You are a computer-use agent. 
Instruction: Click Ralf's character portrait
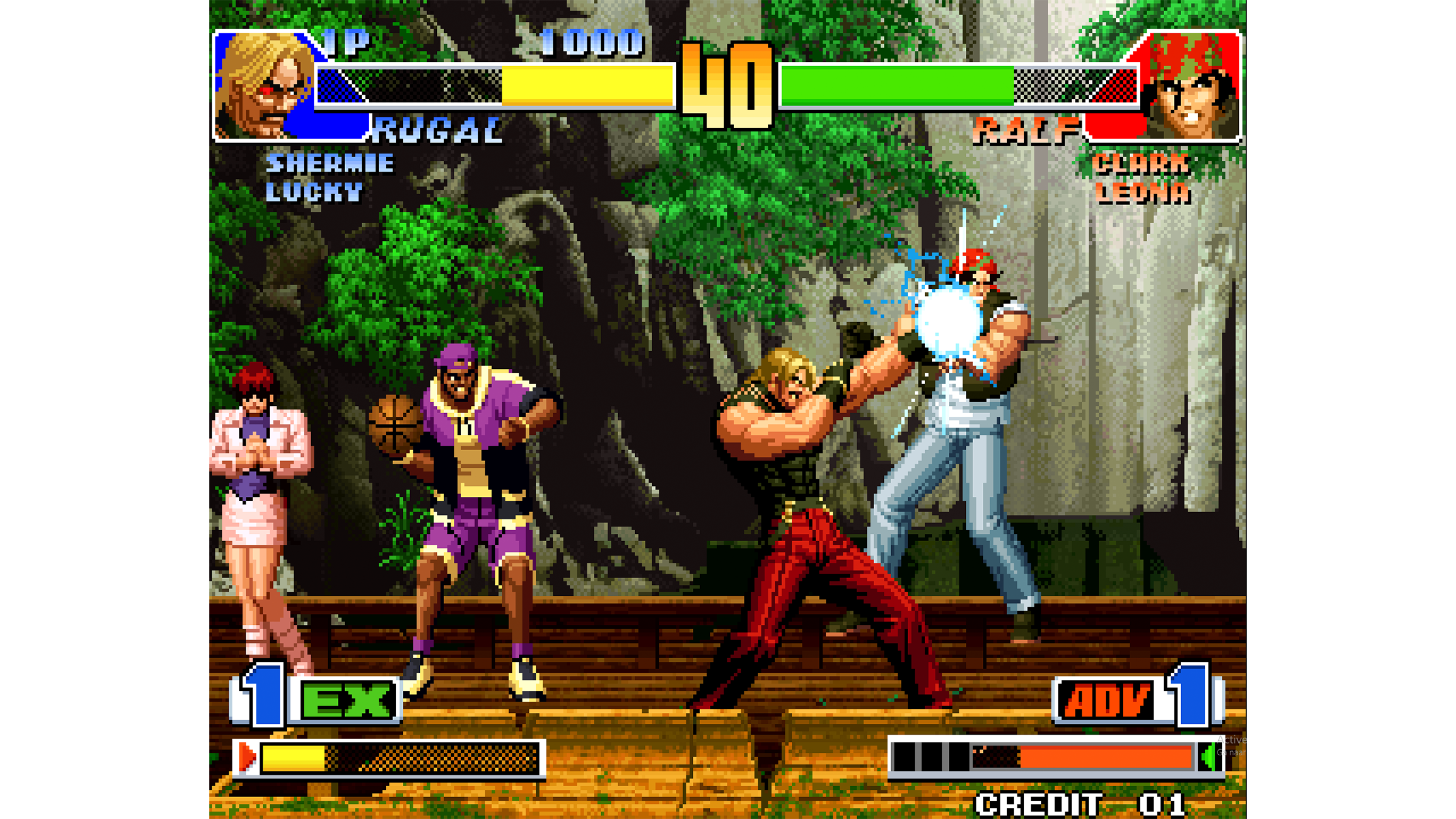coord(1191,86)
